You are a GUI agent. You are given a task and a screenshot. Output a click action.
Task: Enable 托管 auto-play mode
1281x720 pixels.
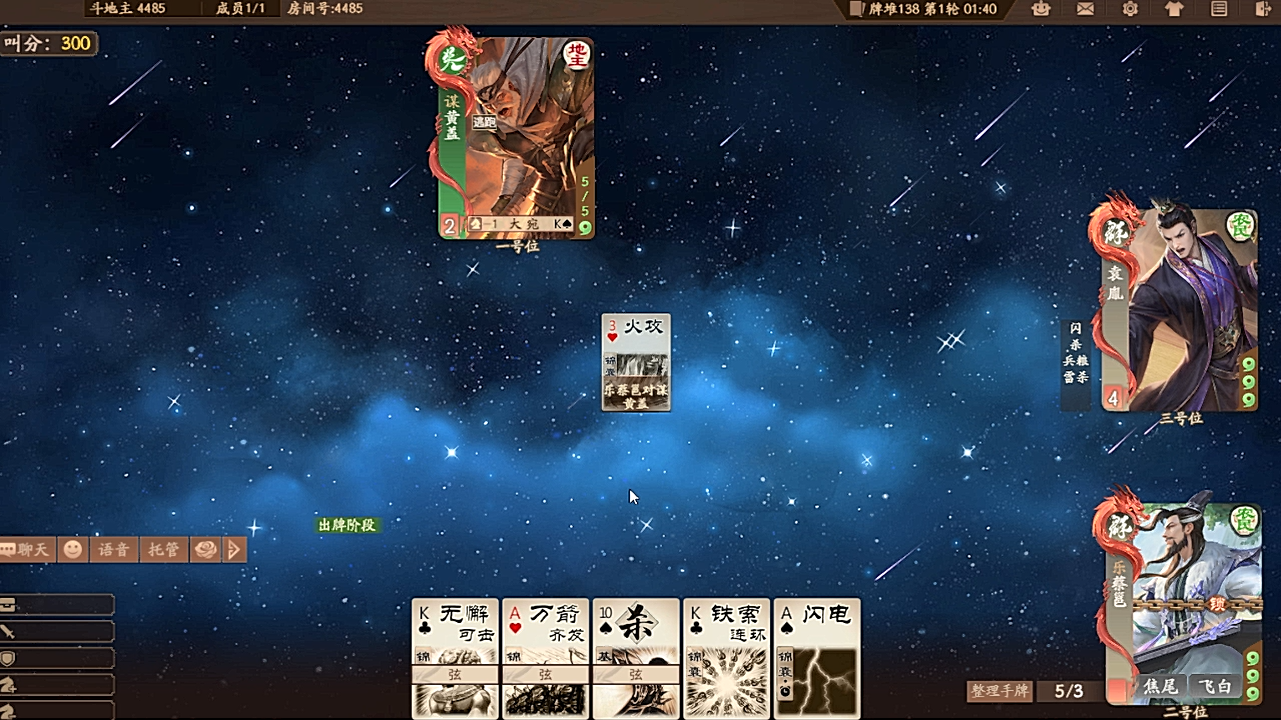click(x=163, y=549)
